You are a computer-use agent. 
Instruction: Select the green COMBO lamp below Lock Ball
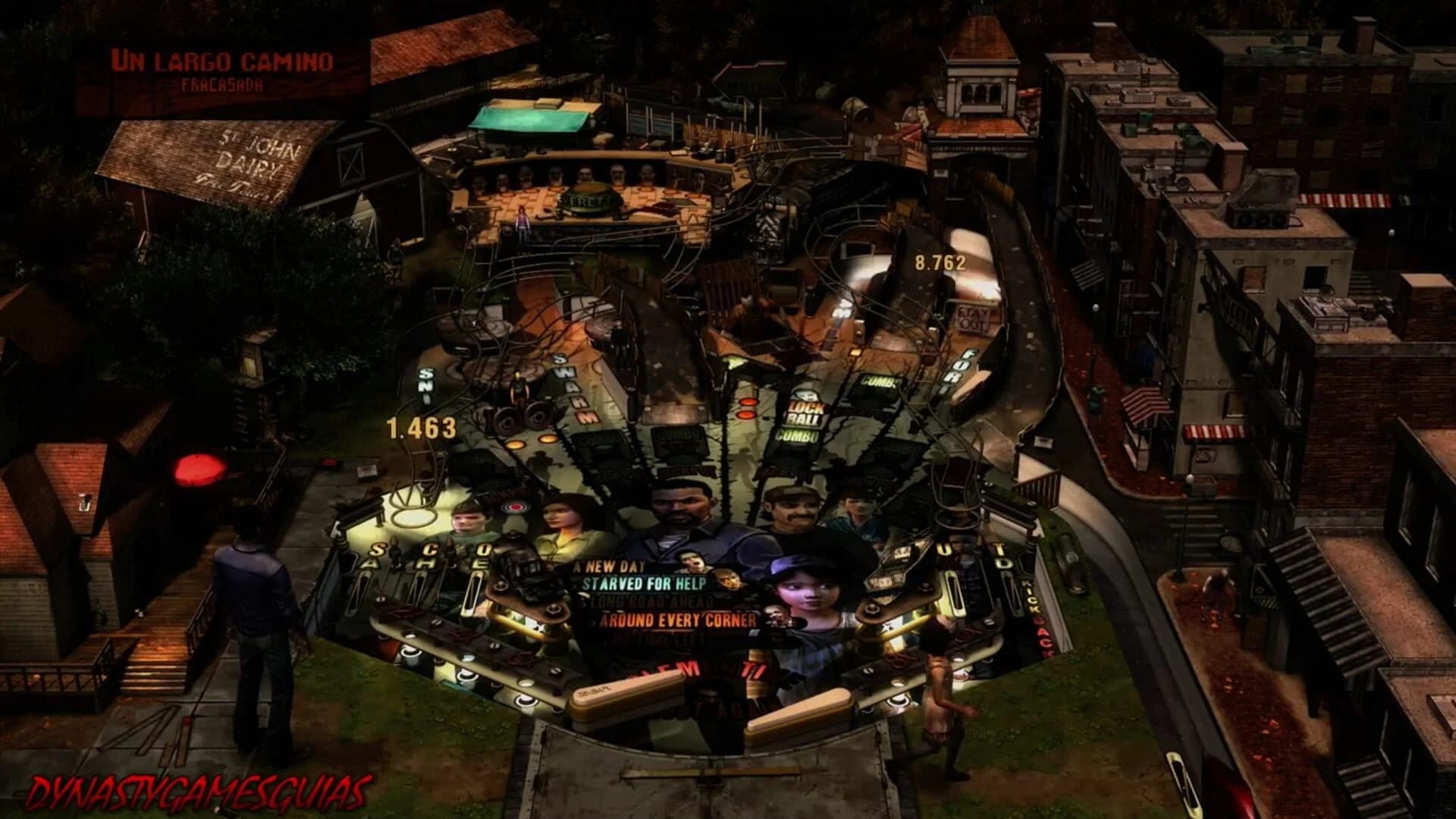[x=798, y=436]
